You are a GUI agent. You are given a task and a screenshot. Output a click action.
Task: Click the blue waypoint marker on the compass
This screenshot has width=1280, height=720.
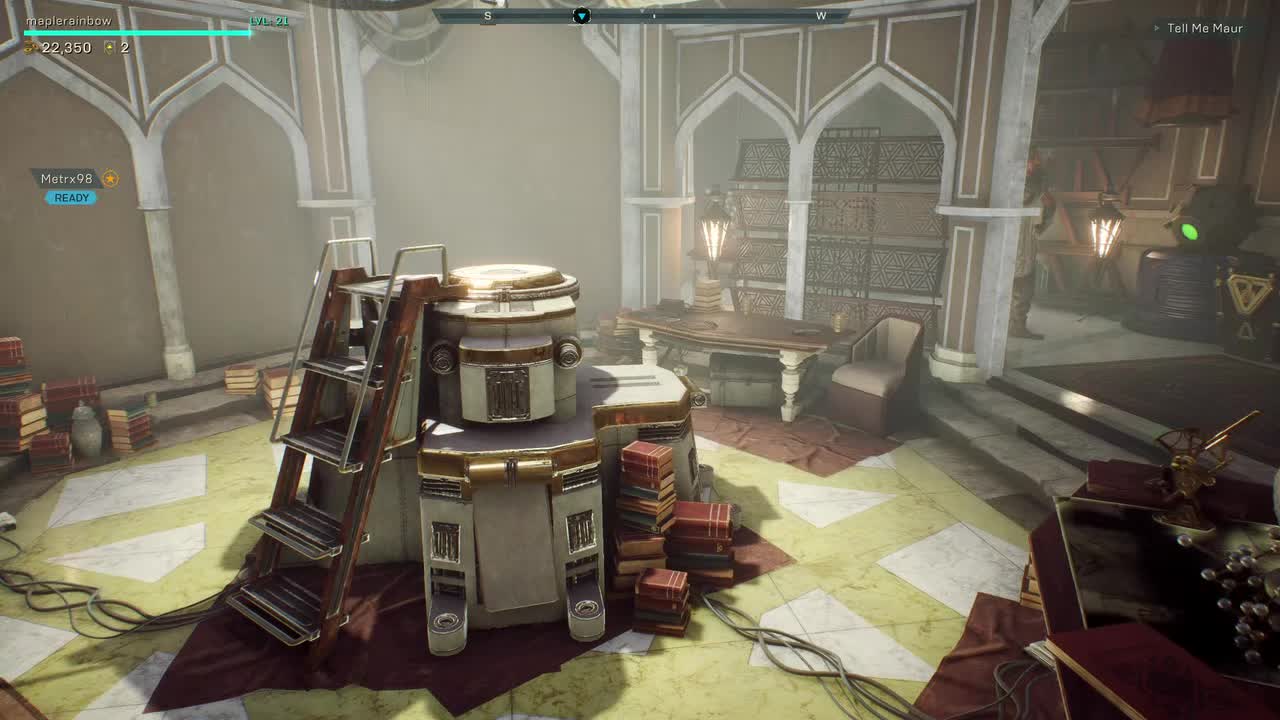[581, 15]
